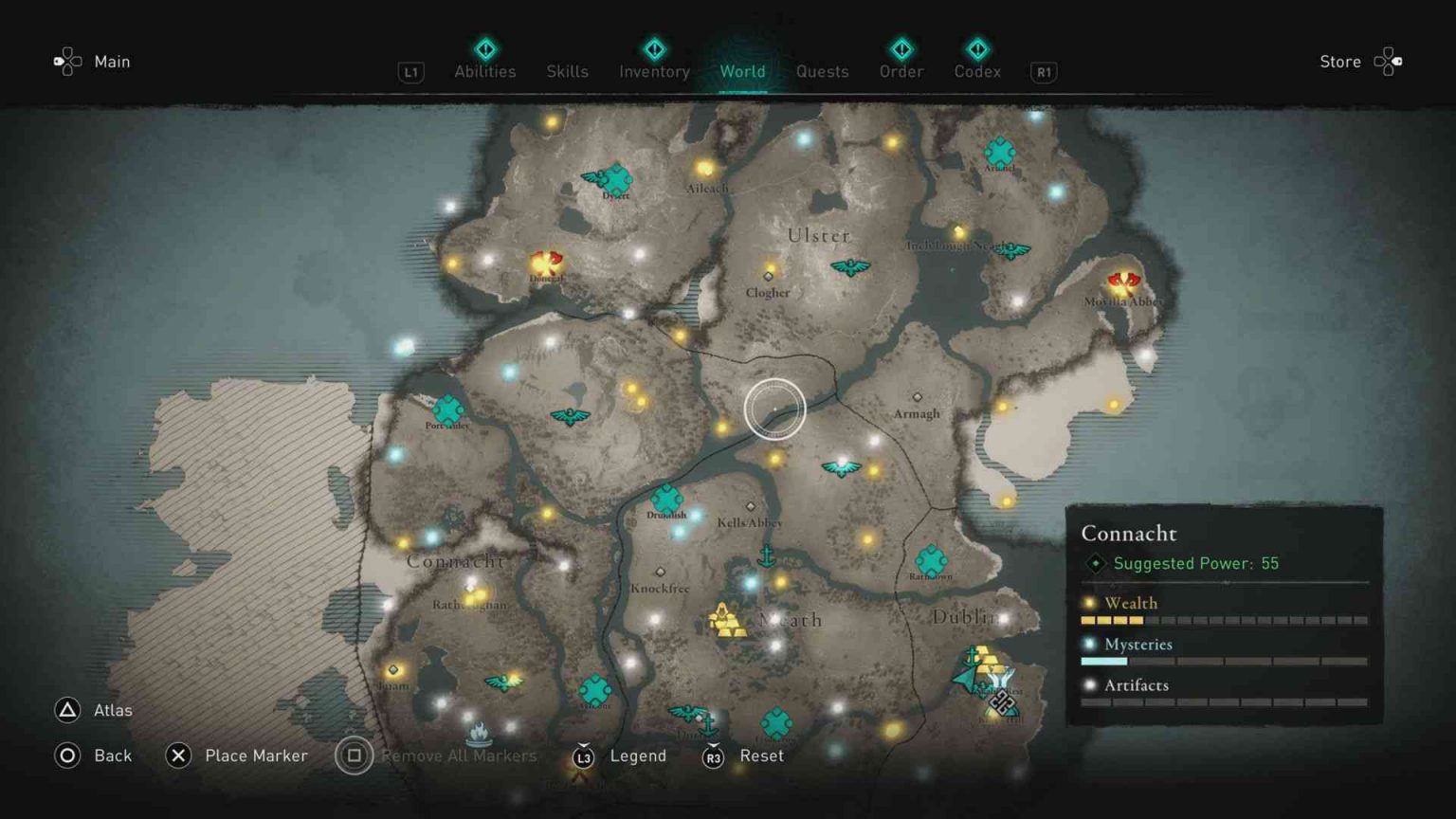
Task: Click the Armagh diamond landmark icon
Action: point(917,394)
